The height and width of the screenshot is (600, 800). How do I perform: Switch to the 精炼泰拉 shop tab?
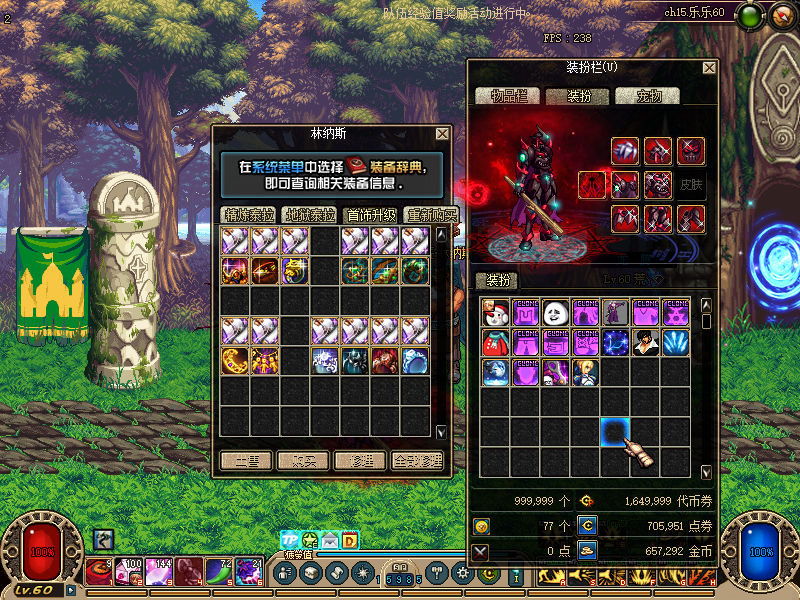249,215
